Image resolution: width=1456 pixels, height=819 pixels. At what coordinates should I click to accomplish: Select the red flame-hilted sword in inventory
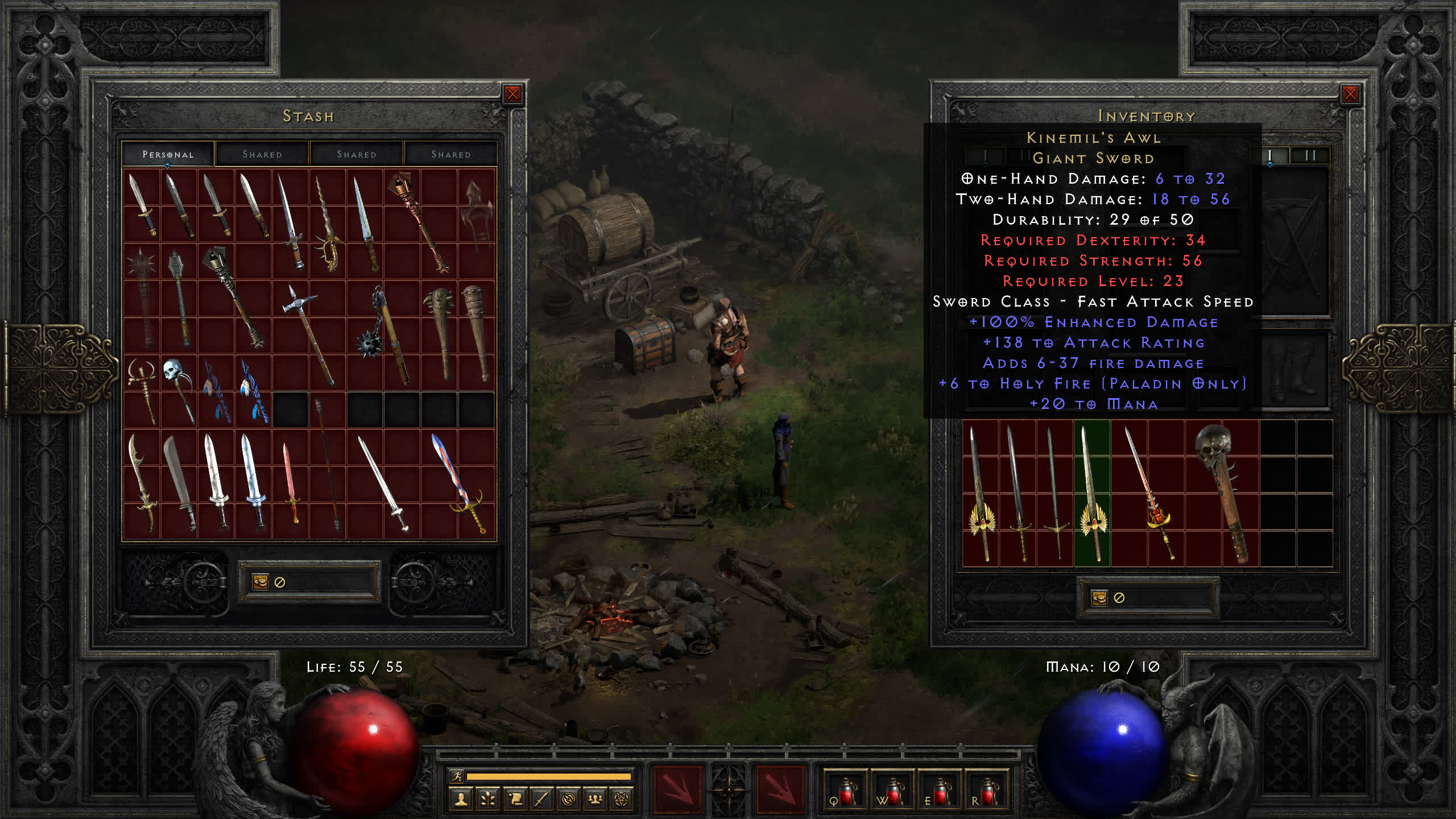[x=1149, y=492]
